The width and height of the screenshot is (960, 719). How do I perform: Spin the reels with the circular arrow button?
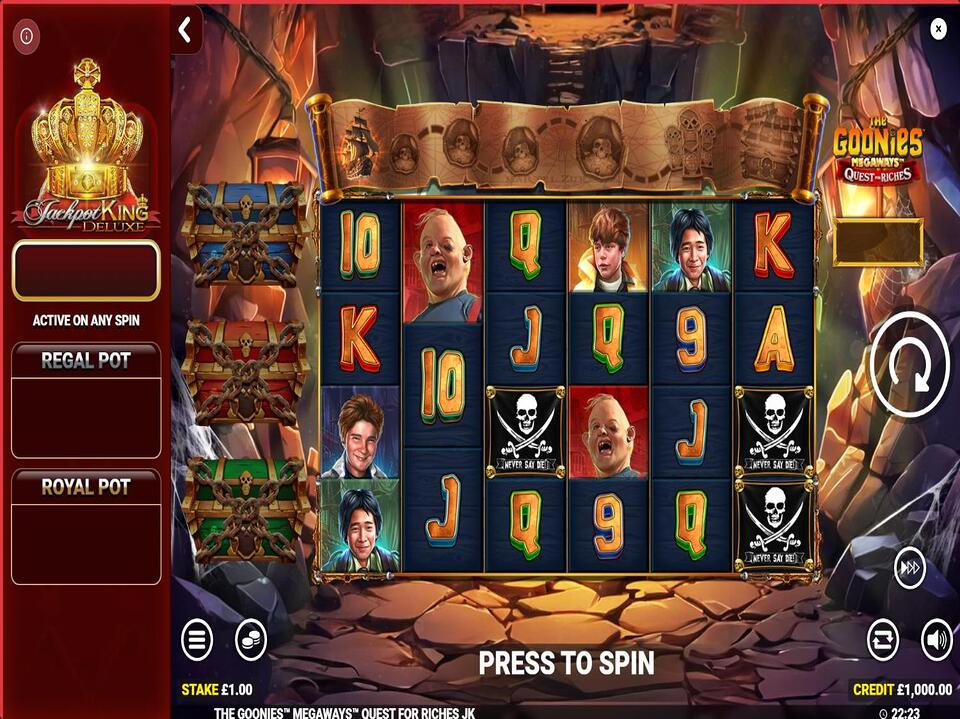coord(909,368)
